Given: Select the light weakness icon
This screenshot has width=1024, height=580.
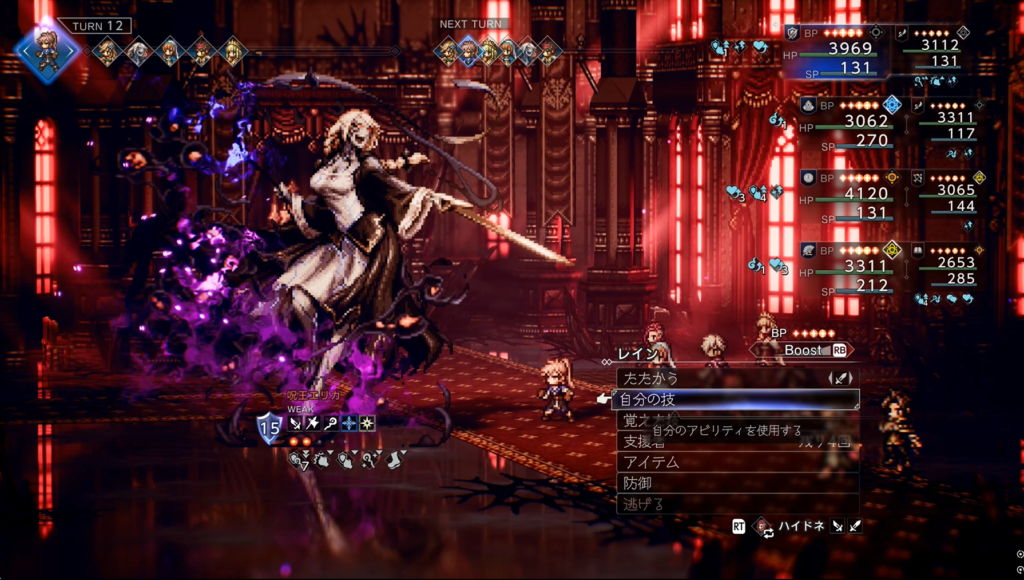Looking at the screenshot, I should click(x=368, y=424).
